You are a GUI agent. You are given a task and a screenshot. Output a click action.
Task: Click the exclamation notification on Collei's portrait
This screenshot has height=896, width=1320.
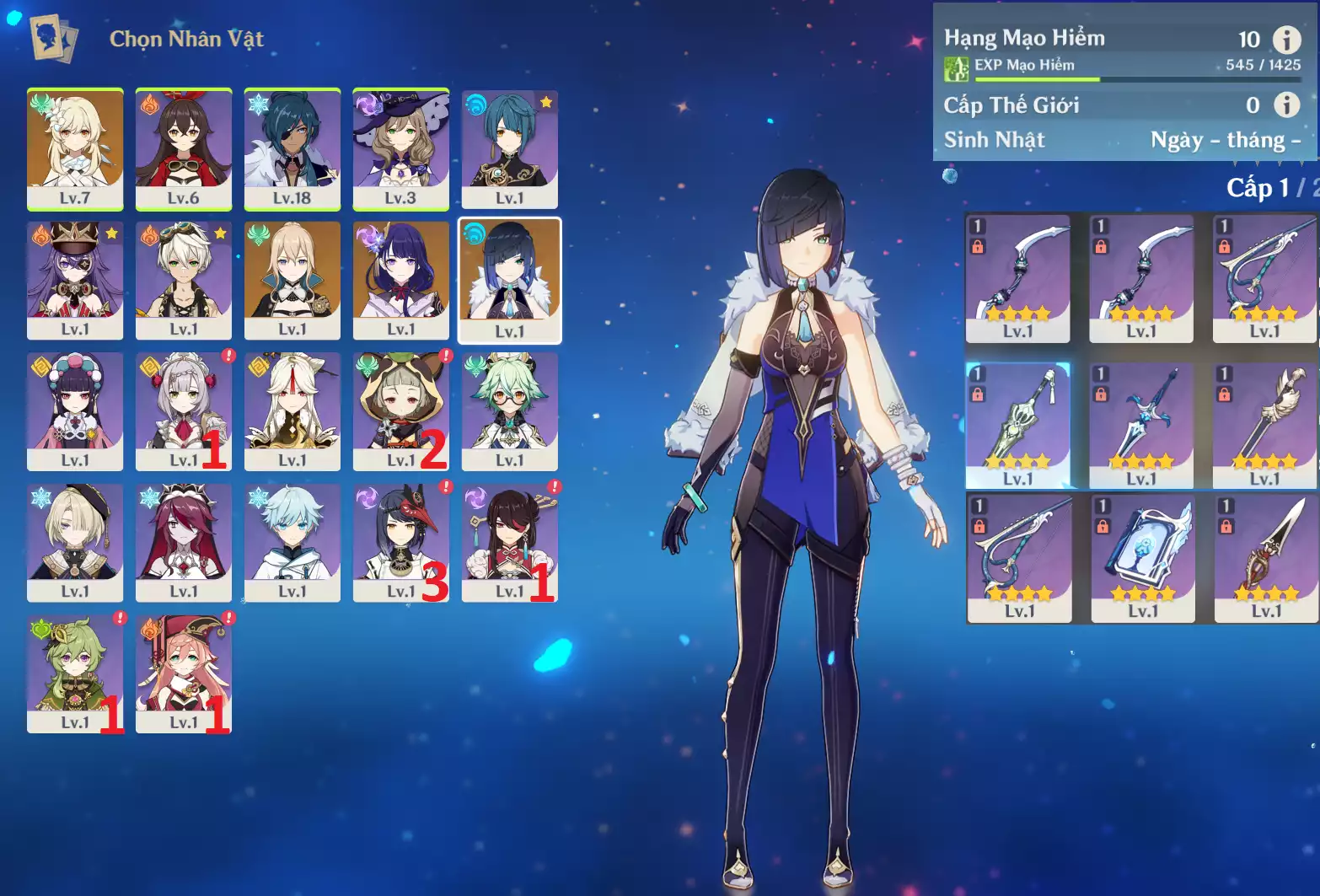pos(121,619)
